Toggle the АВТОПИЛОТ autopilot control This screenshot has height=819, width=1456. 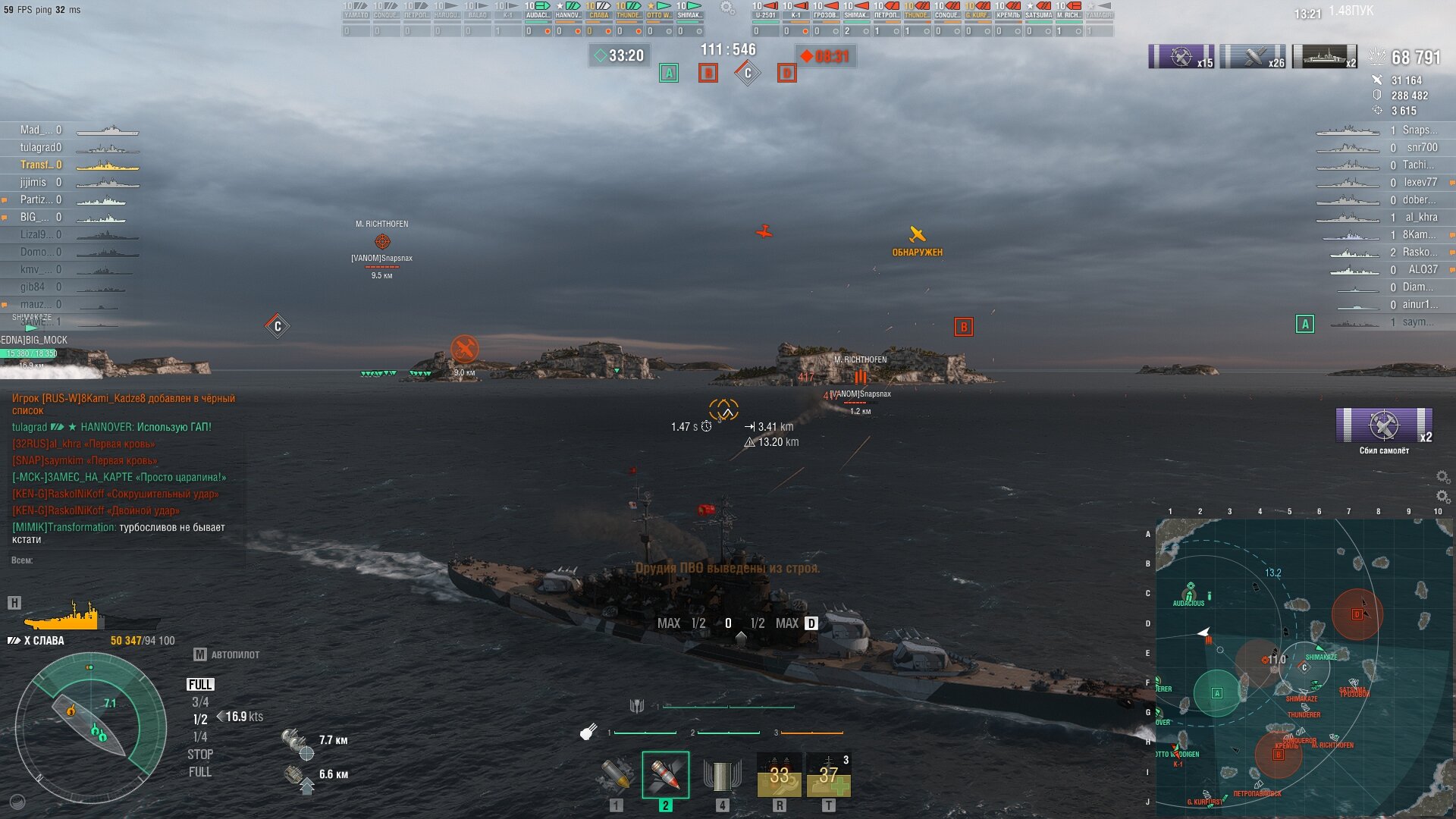[x=227, y=654]
